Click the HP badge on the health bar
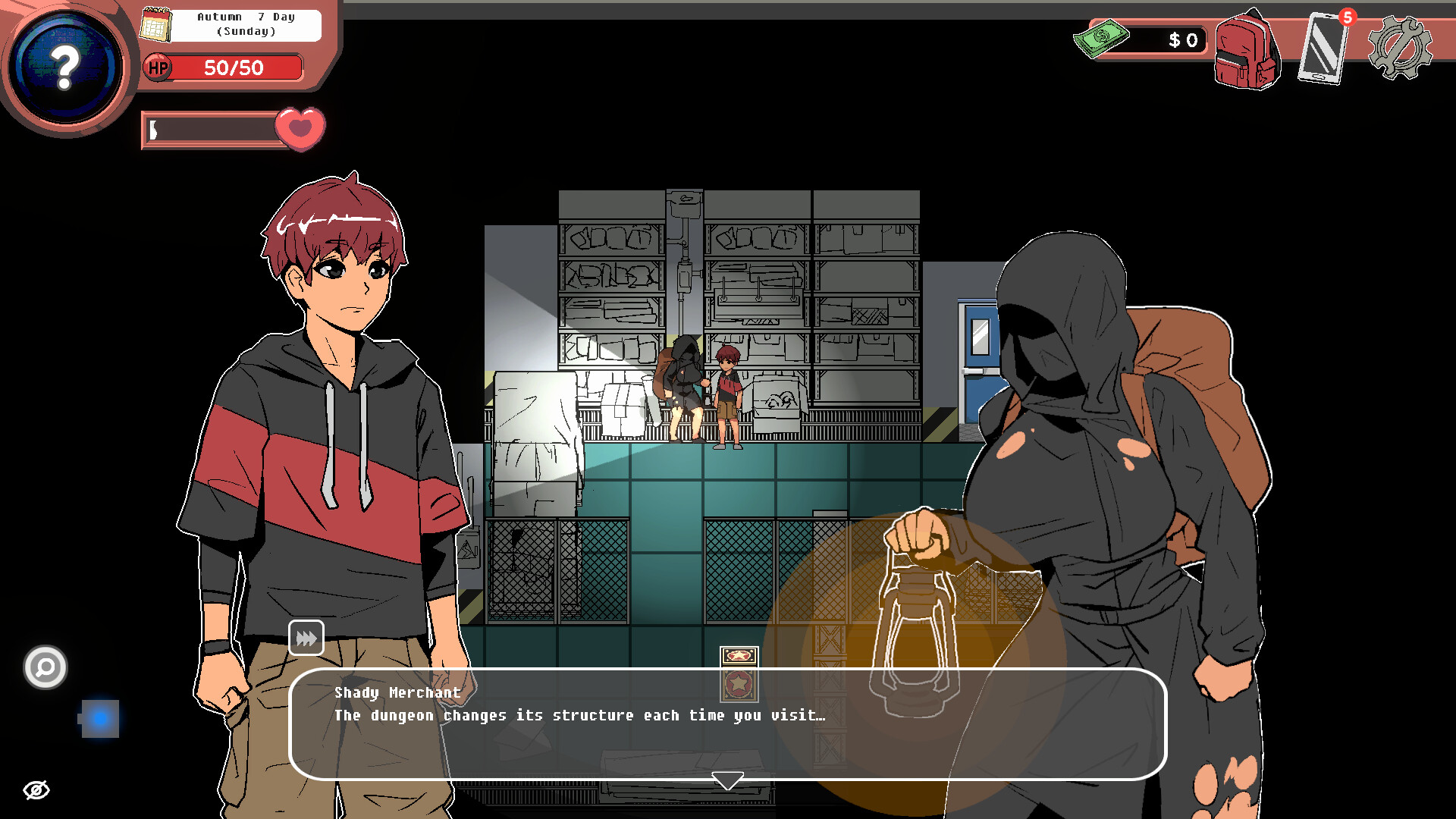Viewport: 1456px width, 819px height. 157,68
